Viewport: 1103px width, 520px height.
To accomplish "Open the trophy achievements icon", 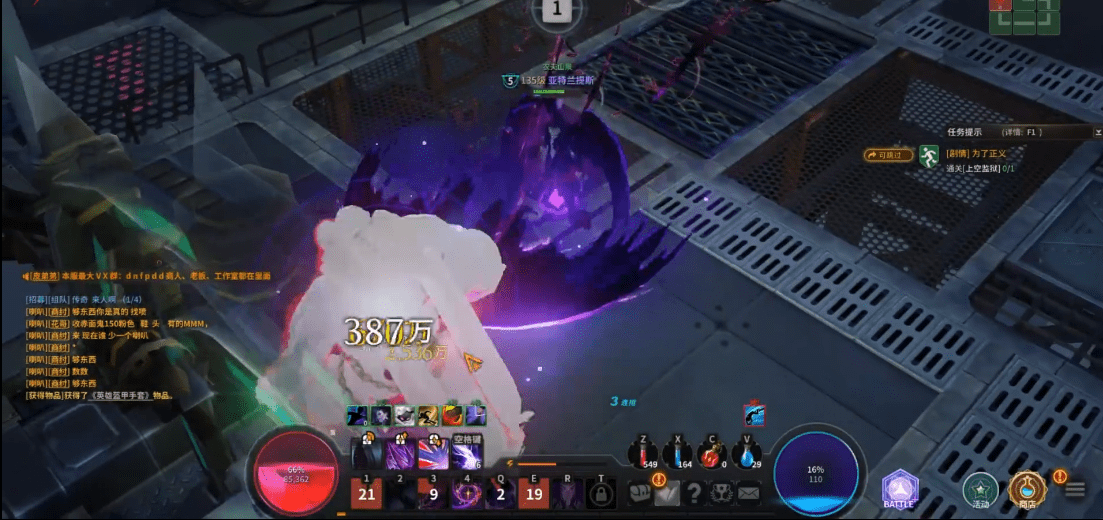I will point(721,492).
